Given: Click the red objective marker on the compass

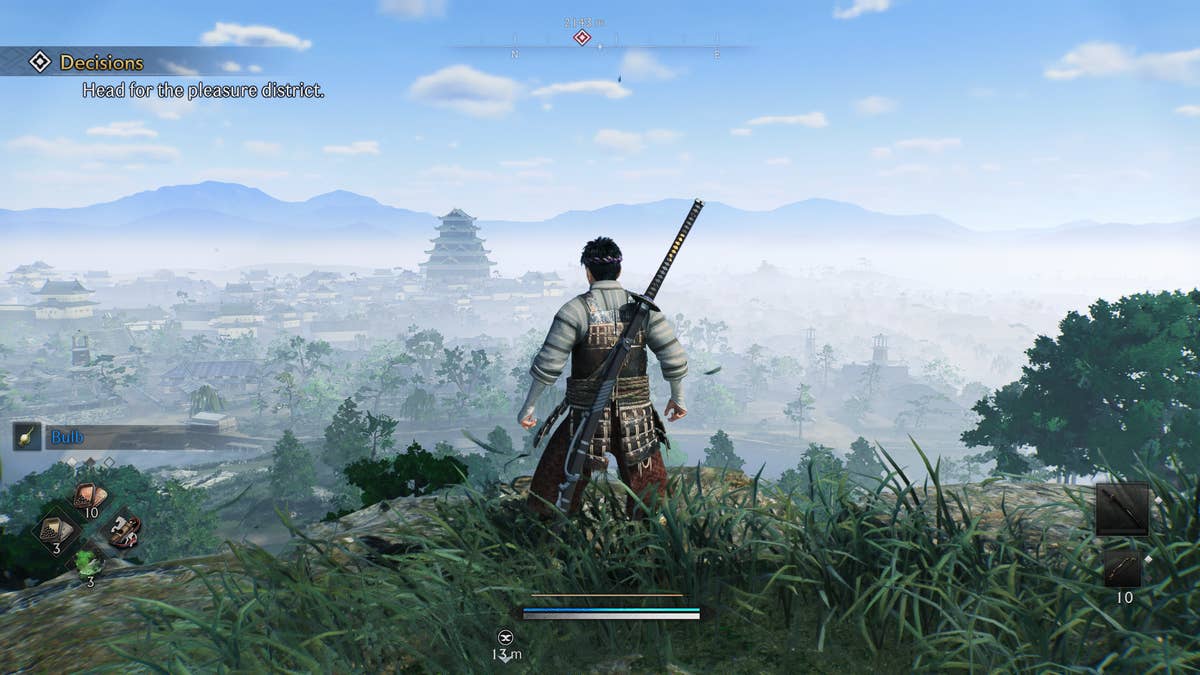Looking at the screenshot, I should (x=582, y=38).
